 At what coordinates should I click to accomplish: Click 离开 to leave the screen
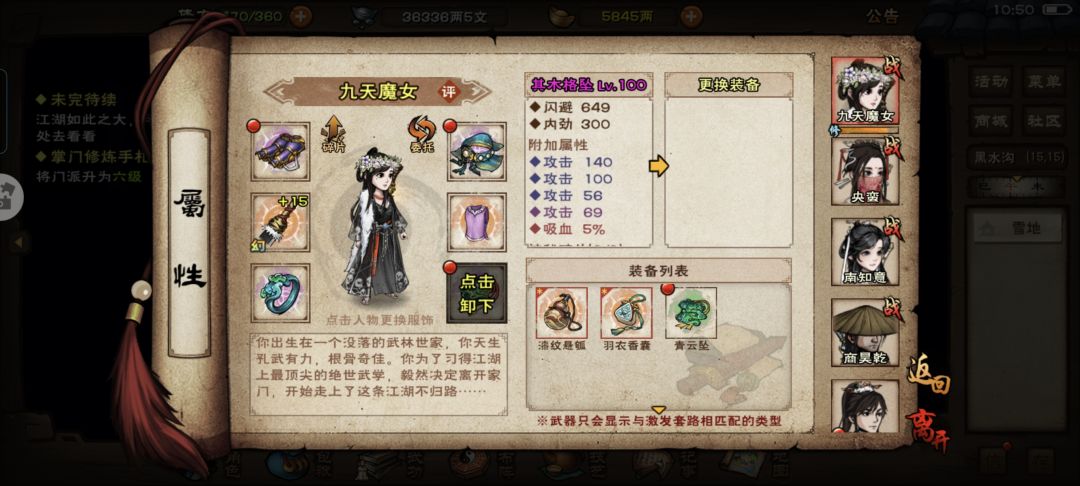[x=928, y=430]
